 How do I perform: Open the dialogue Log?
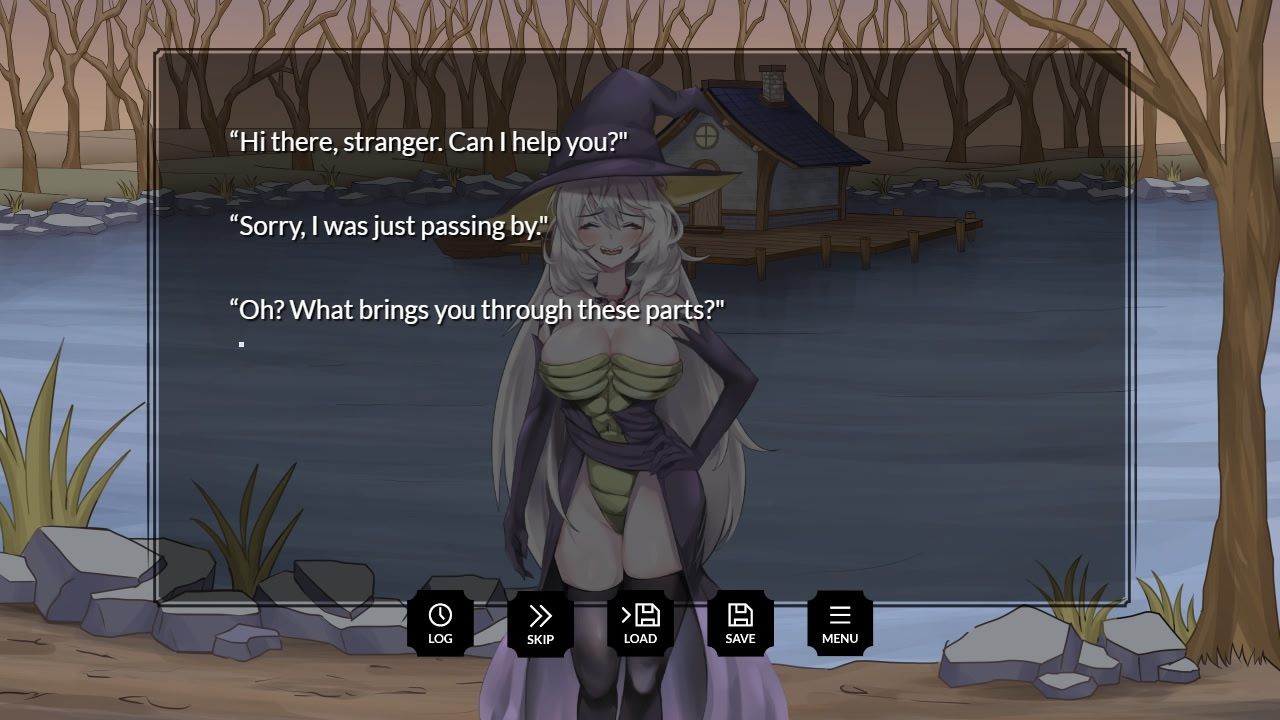pyautogui.click(x=440, y=623)
